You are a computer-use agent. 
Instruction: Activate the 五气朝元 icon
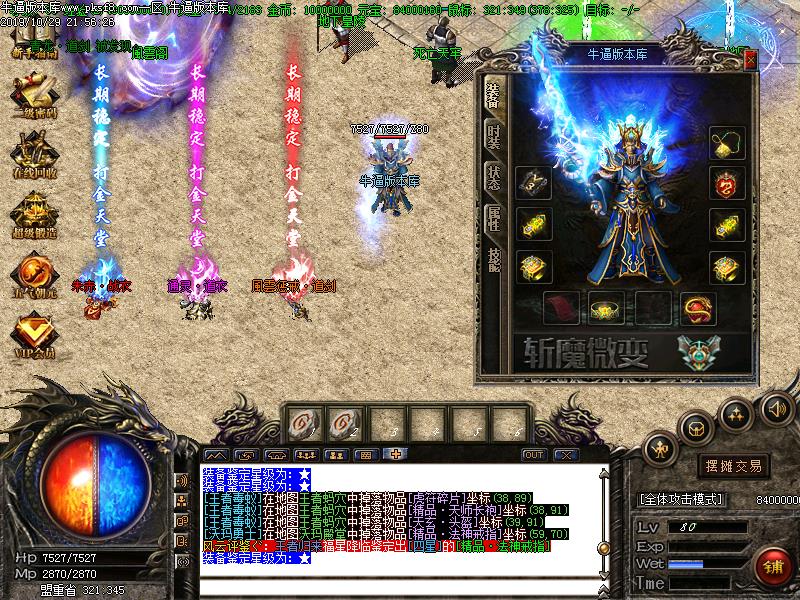[x=33, y=273]
